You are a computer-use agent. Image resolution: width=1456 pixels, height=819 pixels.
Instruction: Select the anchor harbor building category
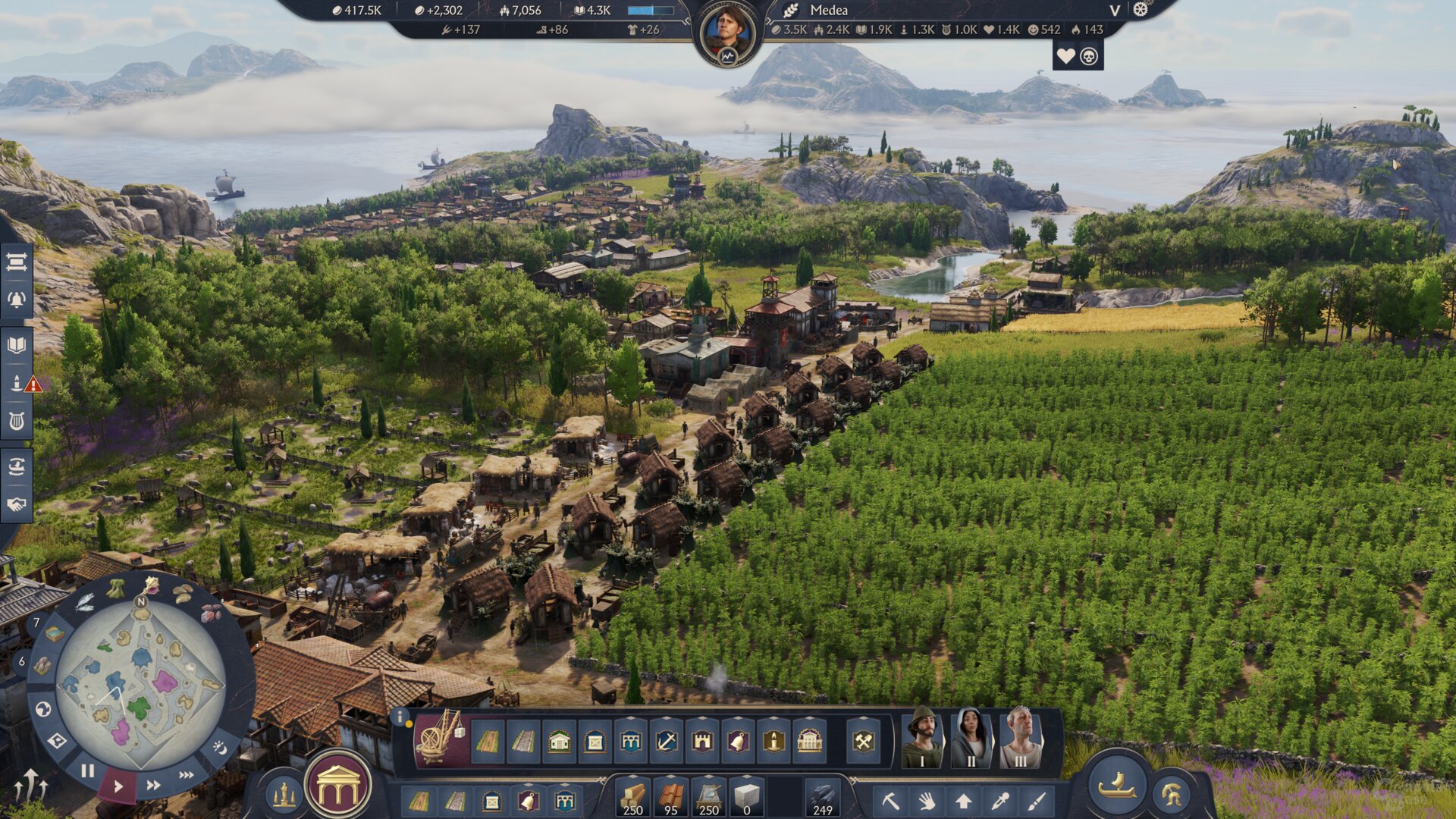(667, 741)
